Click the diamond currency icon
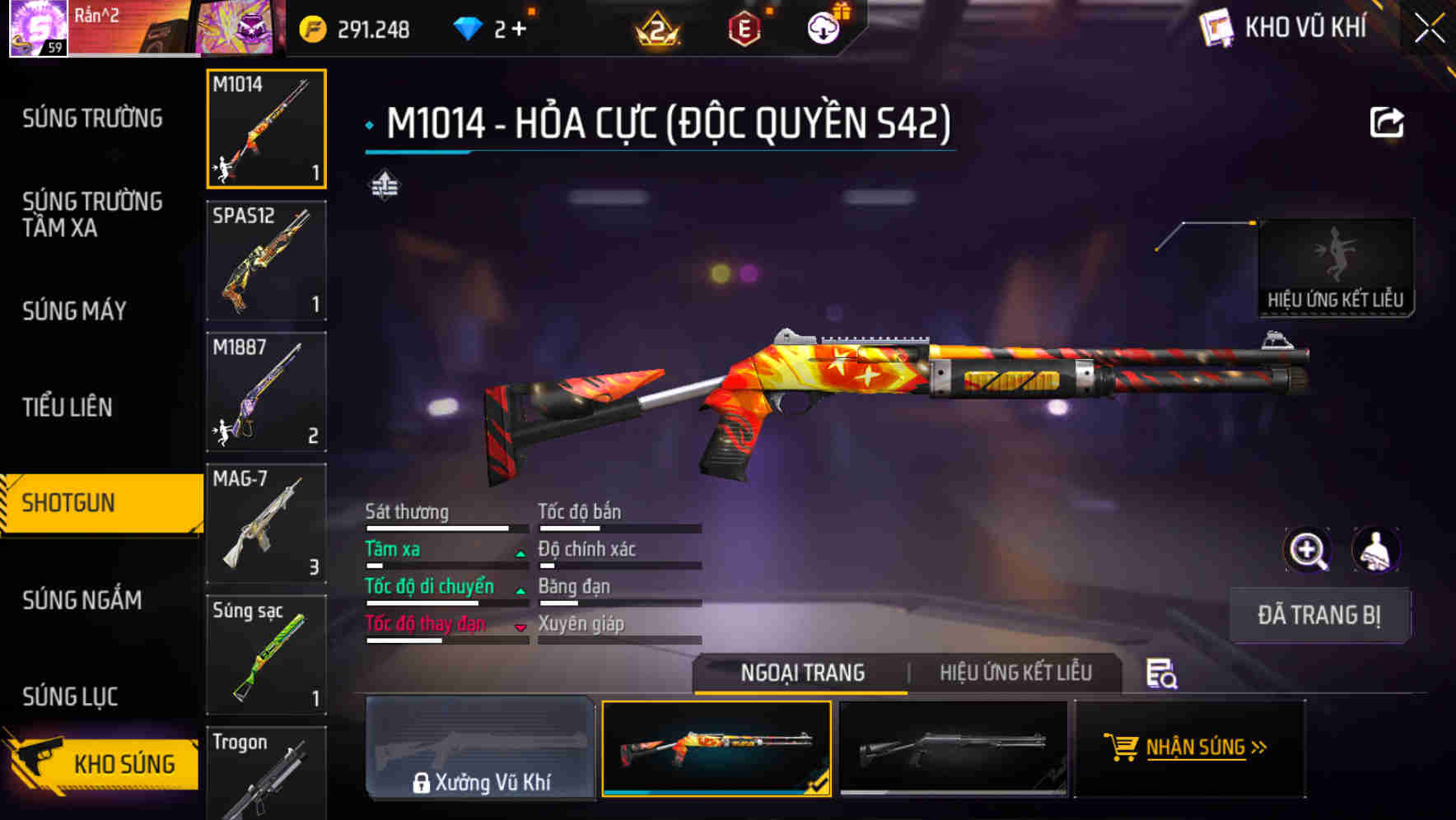 [469, 26]
